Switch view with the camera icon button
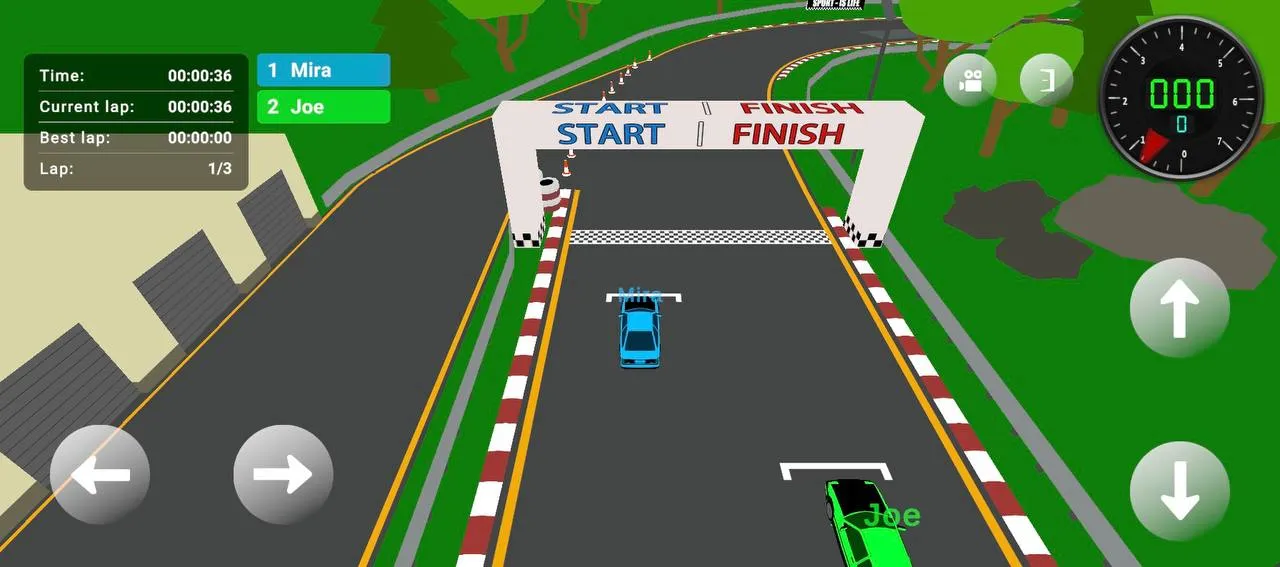The width and height of the screenshot is (1280, 567). pyautogui.click(x=969, y=81)
